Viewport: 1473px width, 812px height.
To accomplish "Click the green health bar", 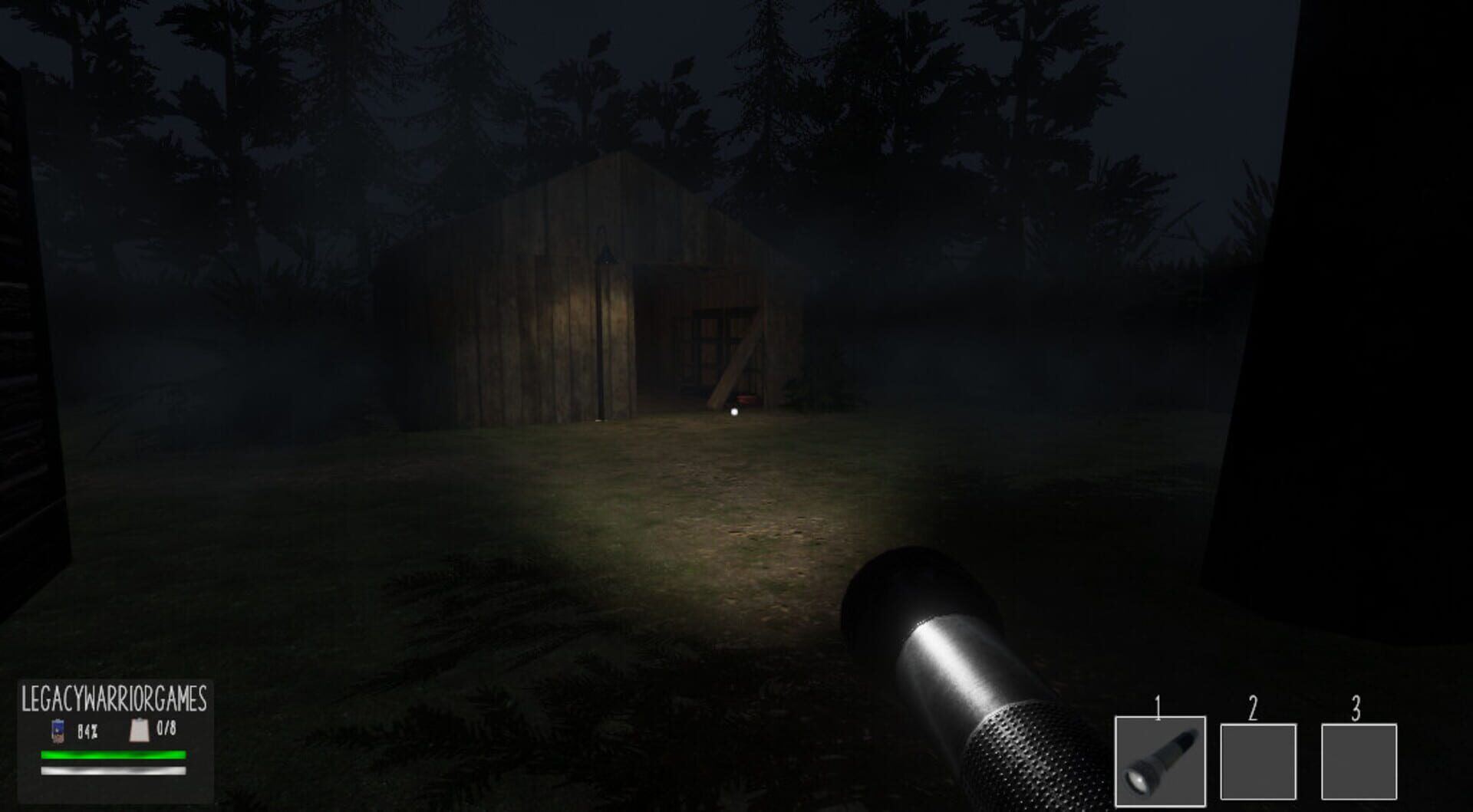I will click(113, 756).
